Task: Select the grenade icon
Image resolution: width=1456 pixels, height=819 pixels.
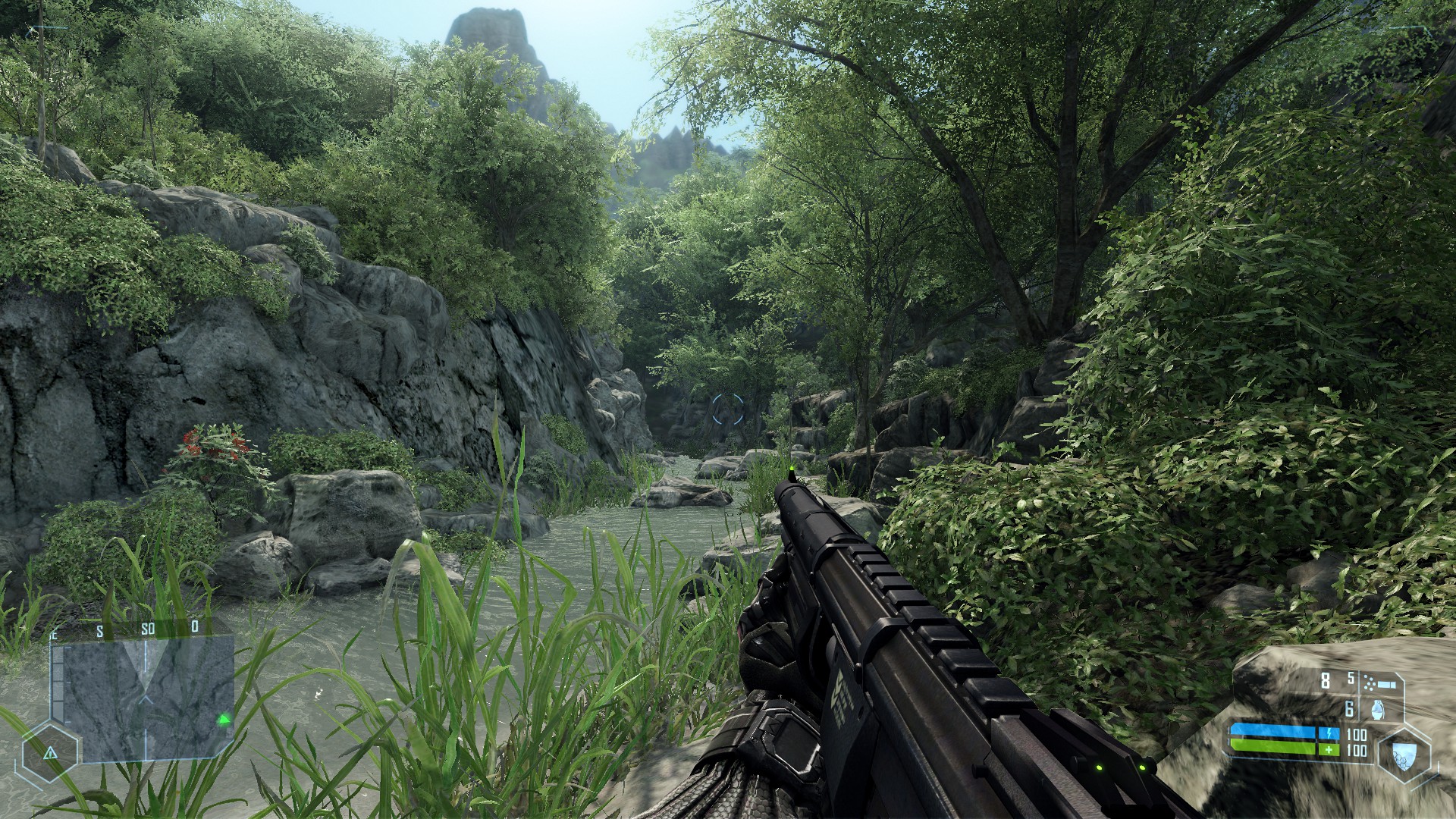Action: tap(1378, 710)
